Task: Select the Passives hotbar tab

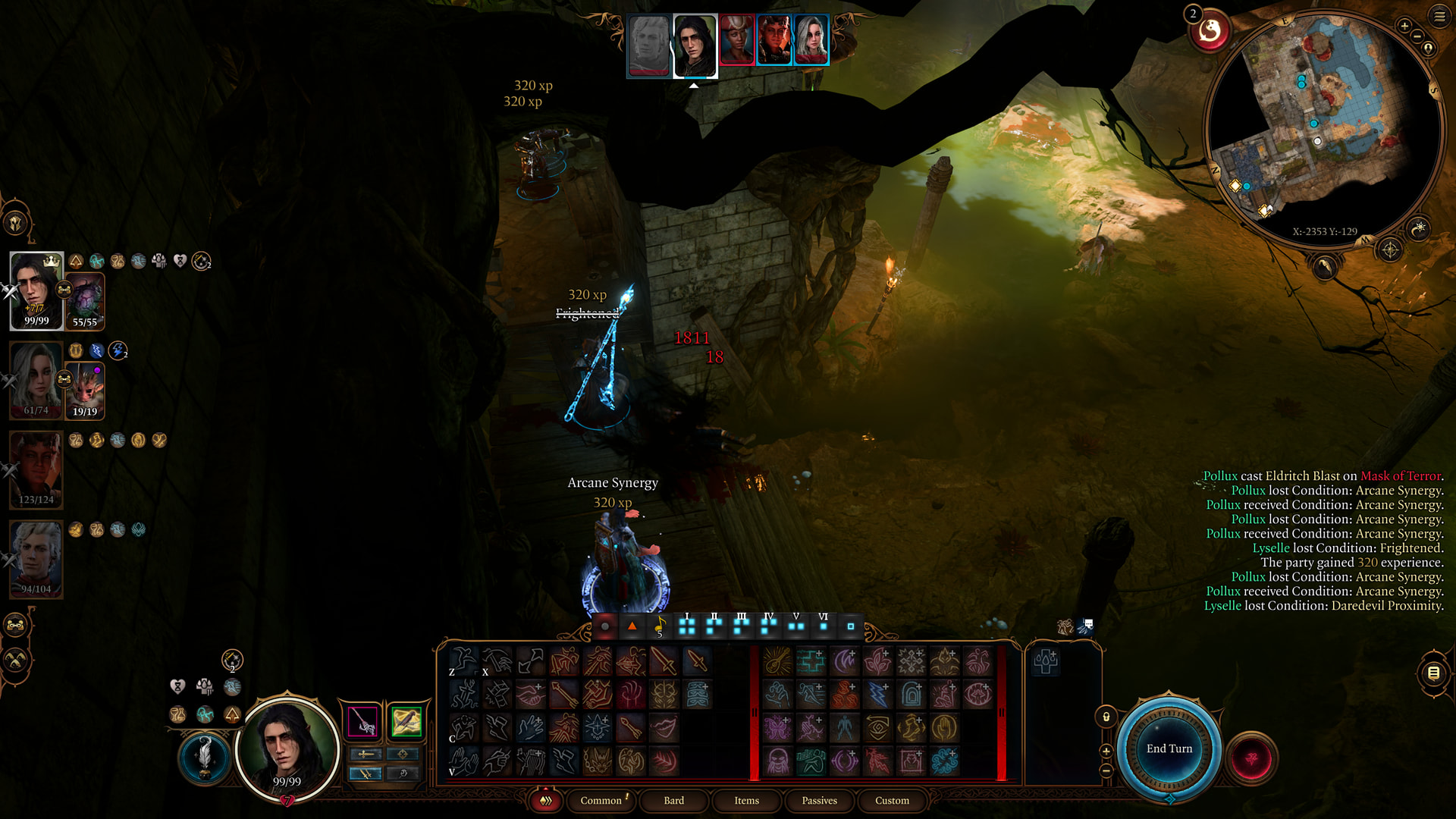Action: (x=819, y=800)
